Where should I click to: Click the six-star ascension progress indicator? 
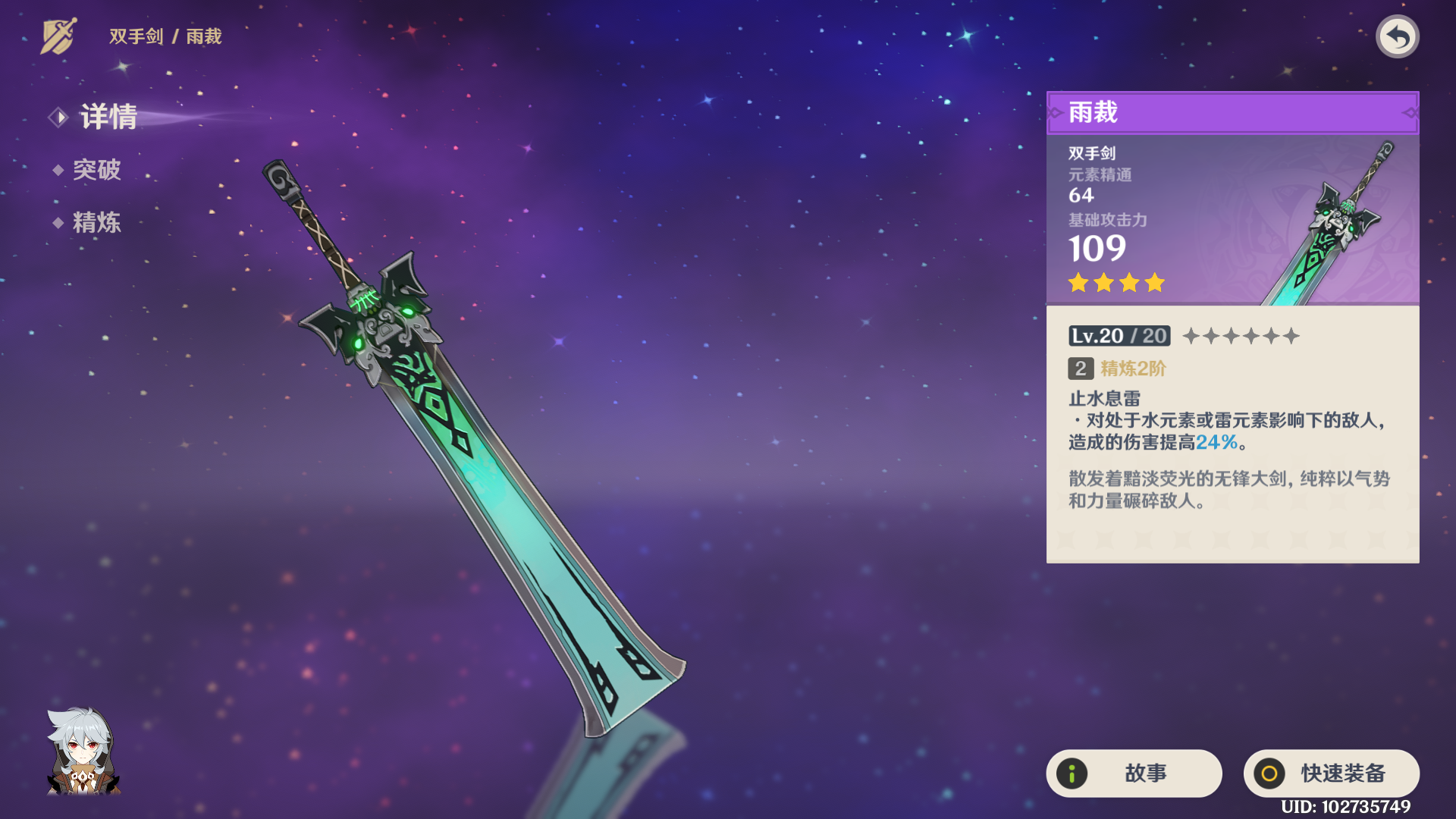point(1241,335)
